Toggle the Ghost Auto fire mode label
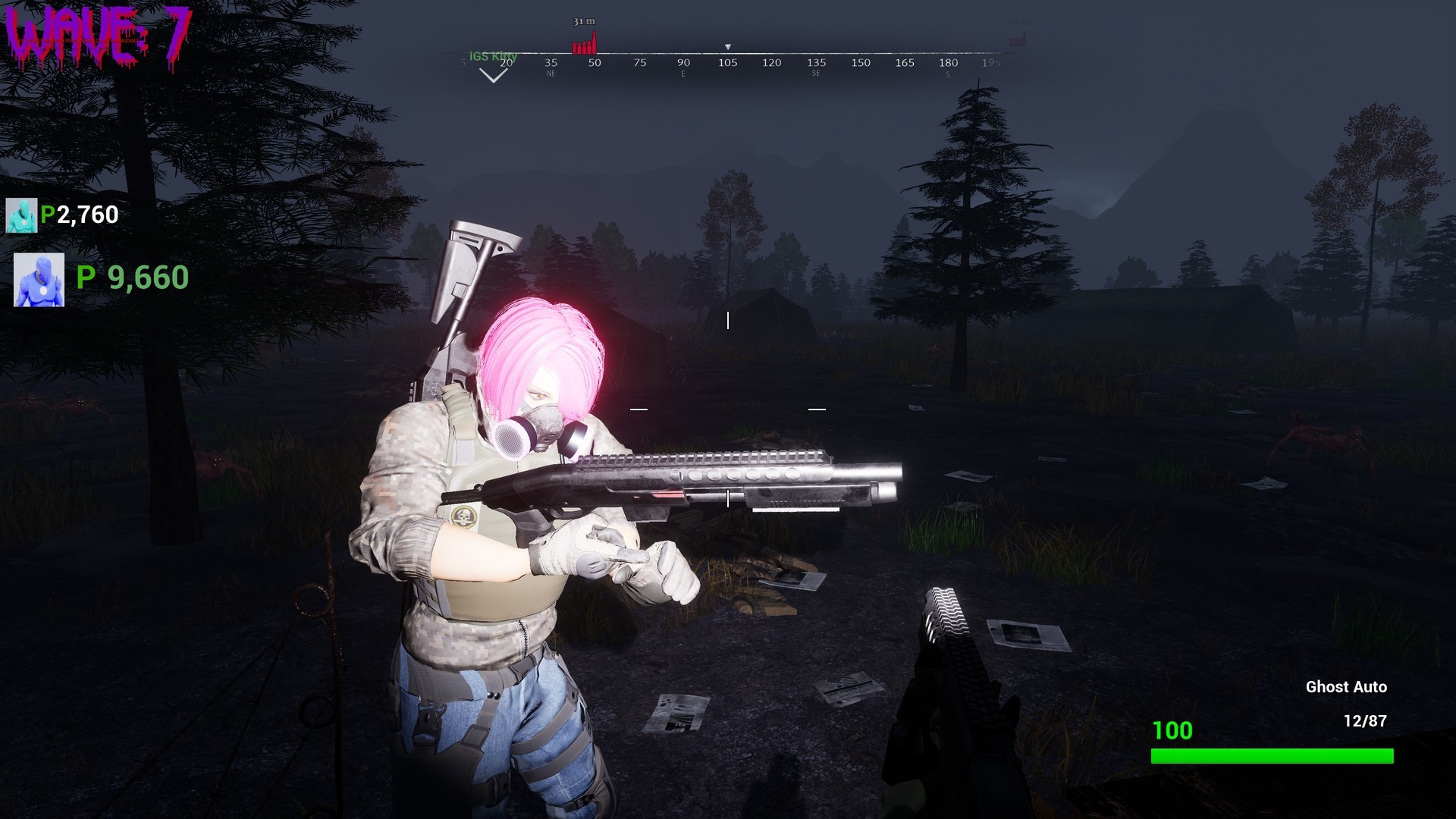Image resolution: width=1456 pixels, height=819 pixels. point(1347,687)
